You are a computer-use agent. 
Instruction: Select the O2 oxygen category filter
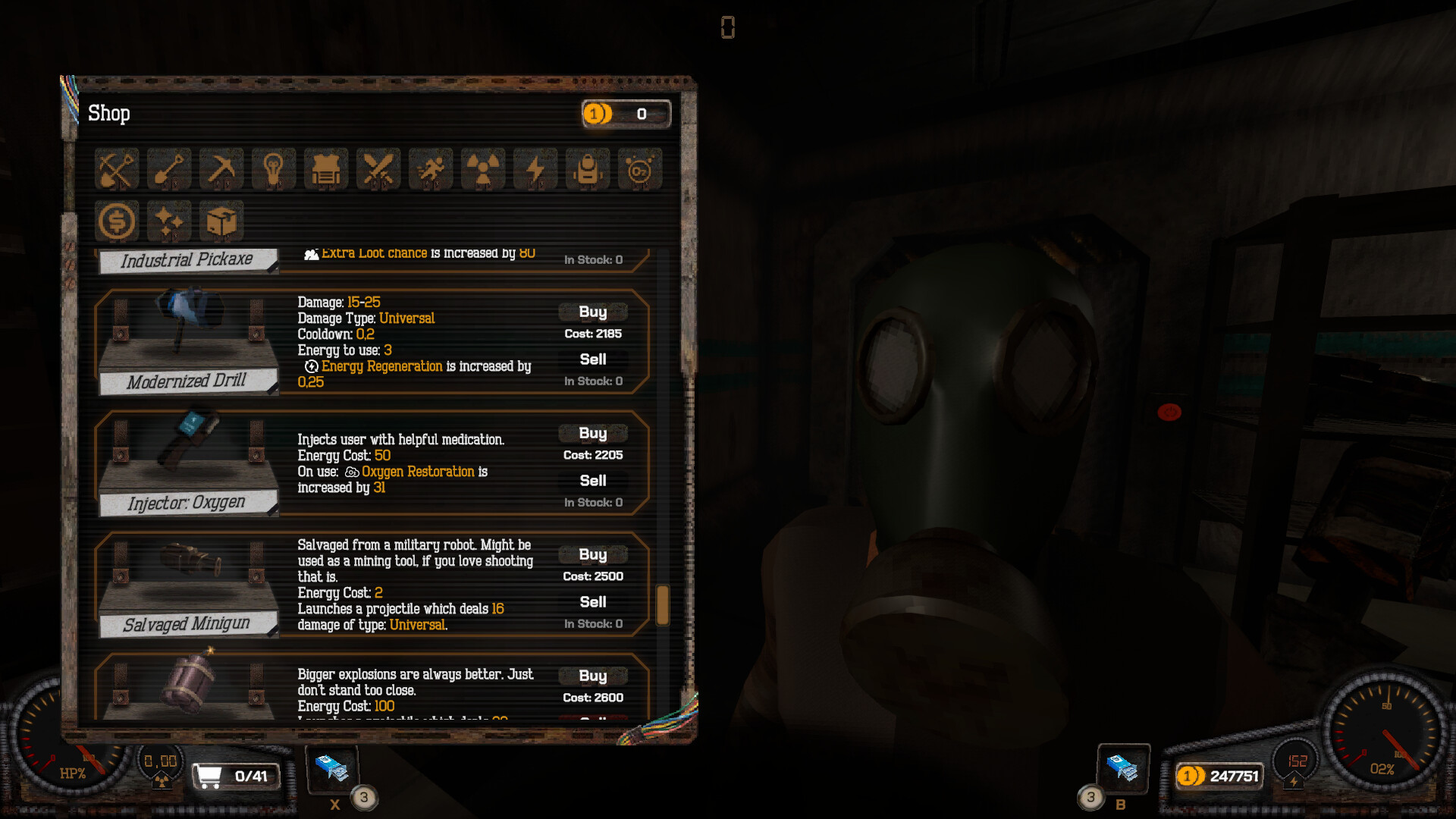click(x=639, y=169)
